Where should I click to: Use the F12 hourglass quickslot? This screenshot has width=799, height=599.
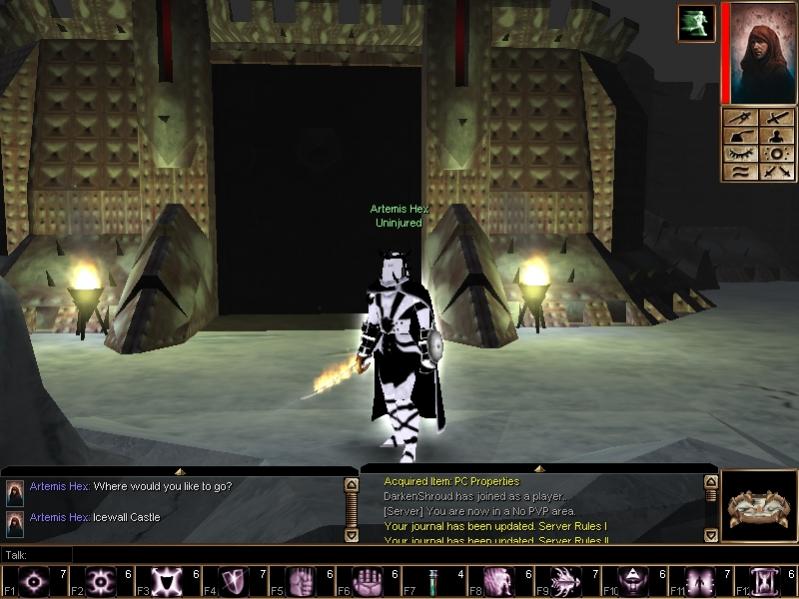click(x=766, y=581)
